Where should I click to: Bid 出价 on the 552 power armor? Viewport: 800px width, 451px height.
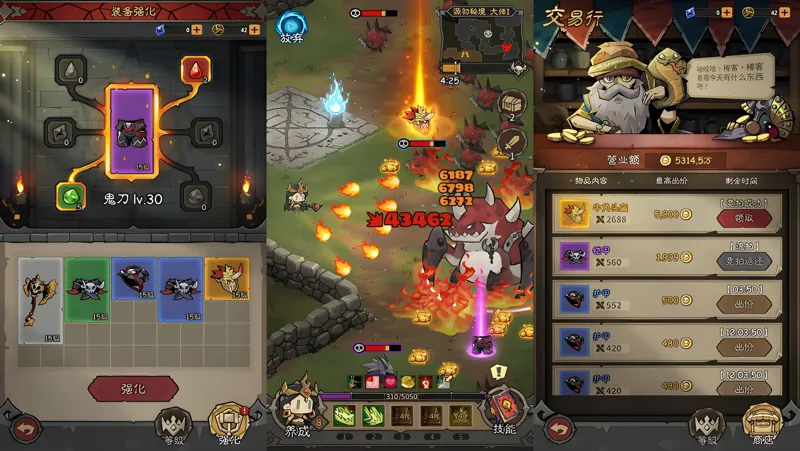coord(744,303)
